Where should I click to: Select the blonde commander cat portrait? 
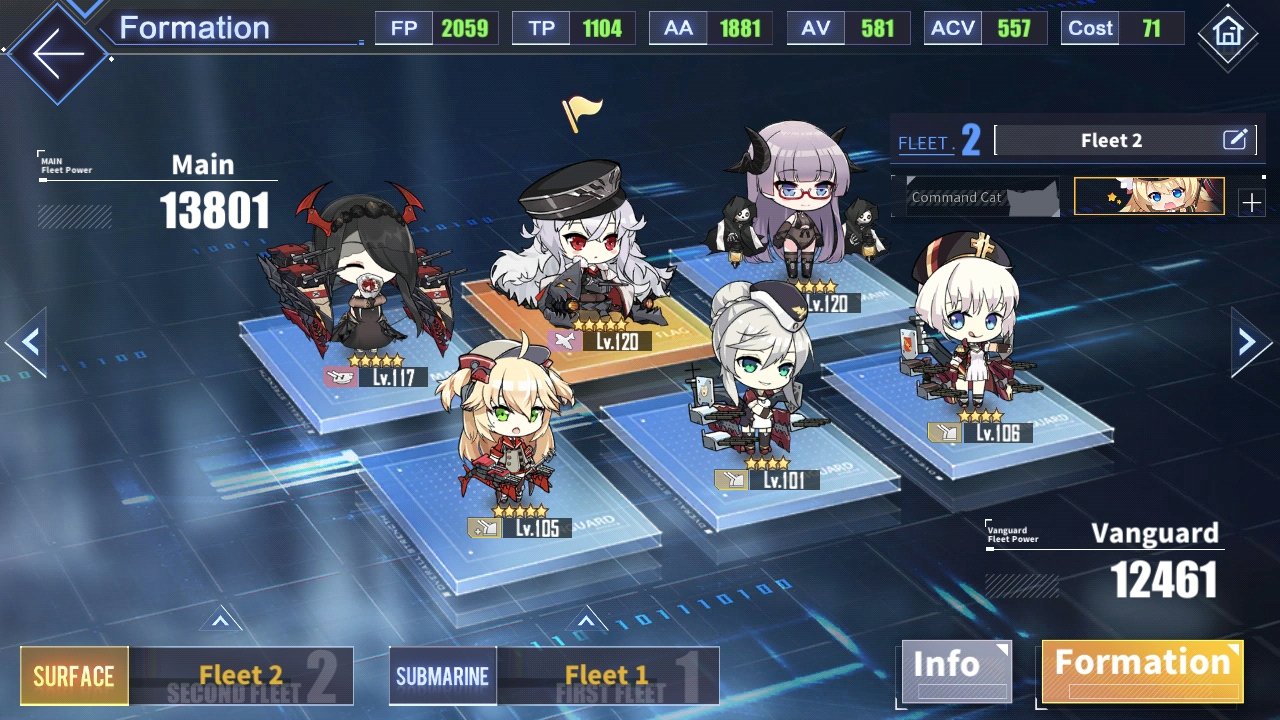click(1149, 197)
